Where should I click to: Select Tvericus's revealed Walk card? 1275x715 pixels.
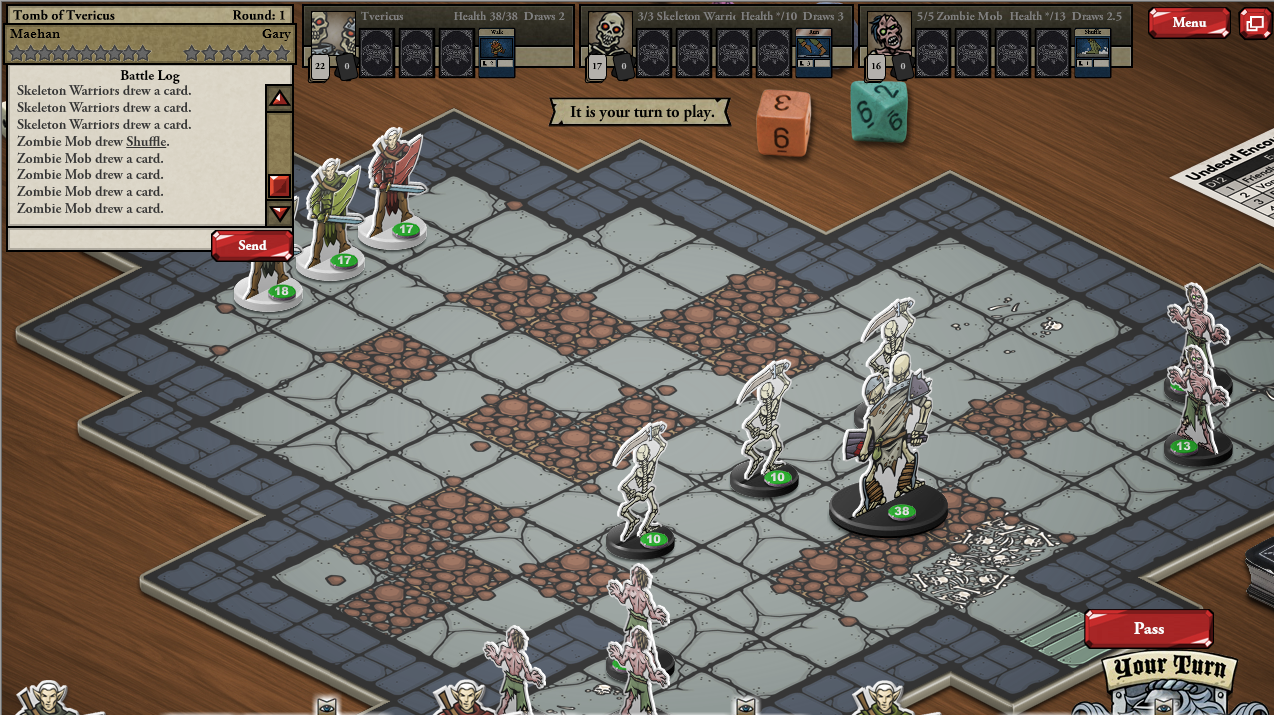pos(497,53)
